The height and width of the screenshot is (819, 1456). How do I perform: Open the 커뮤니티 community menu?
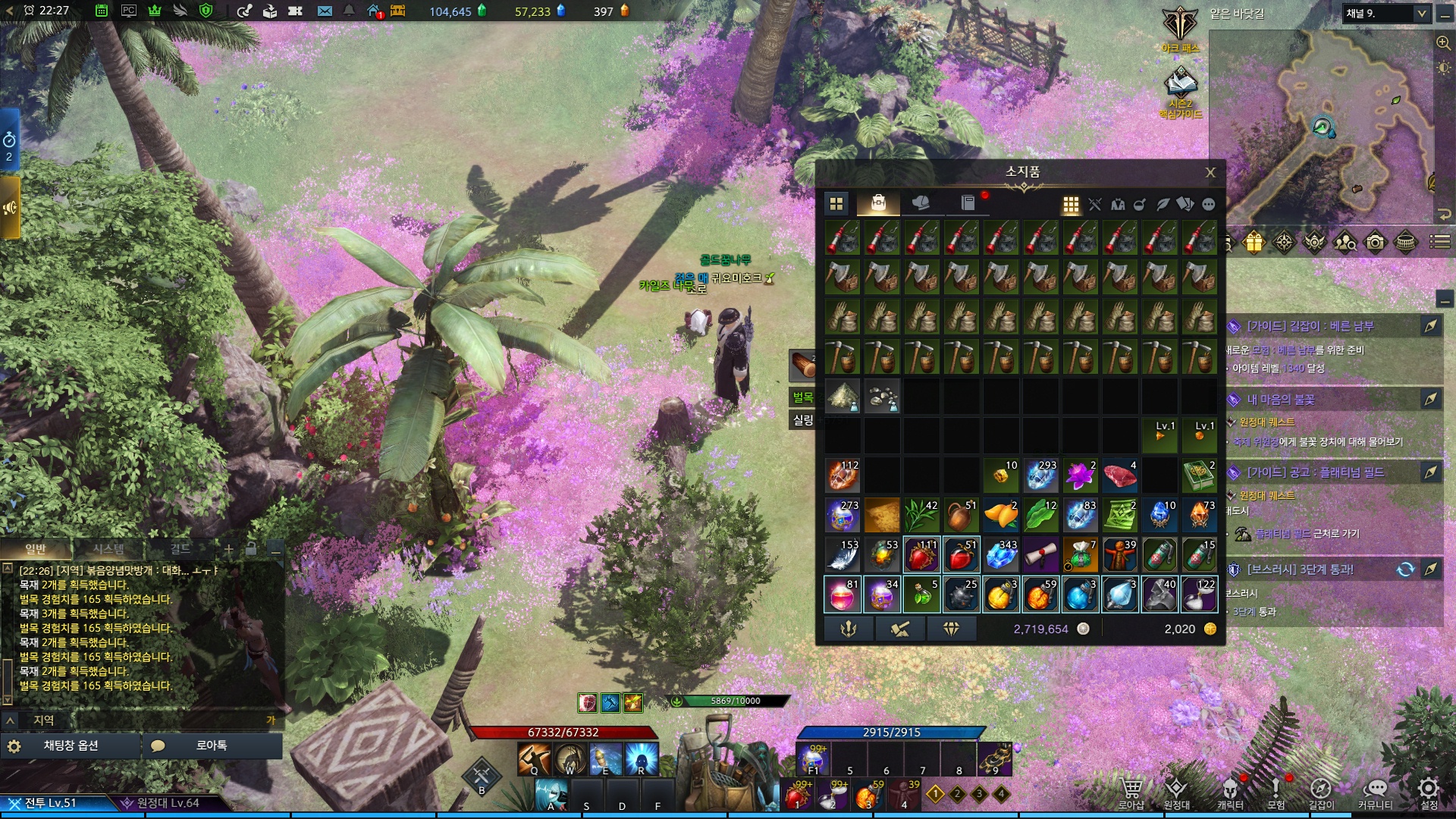pos(1375,792)
